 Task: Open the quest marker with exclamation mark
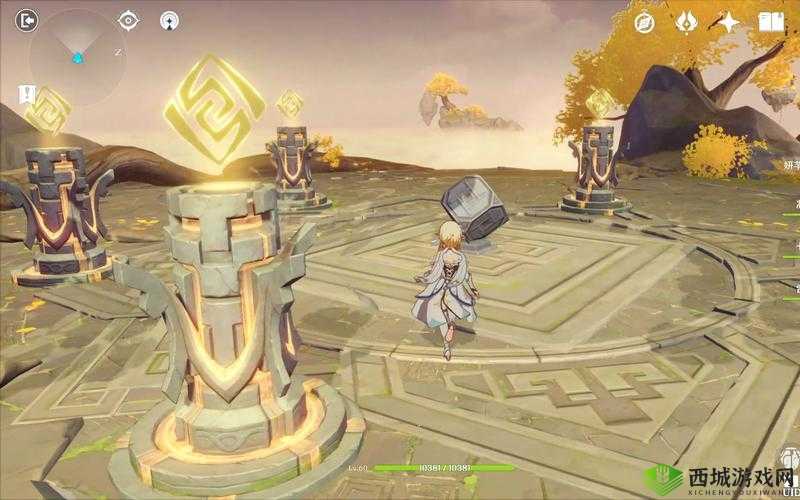pos(27,95)
